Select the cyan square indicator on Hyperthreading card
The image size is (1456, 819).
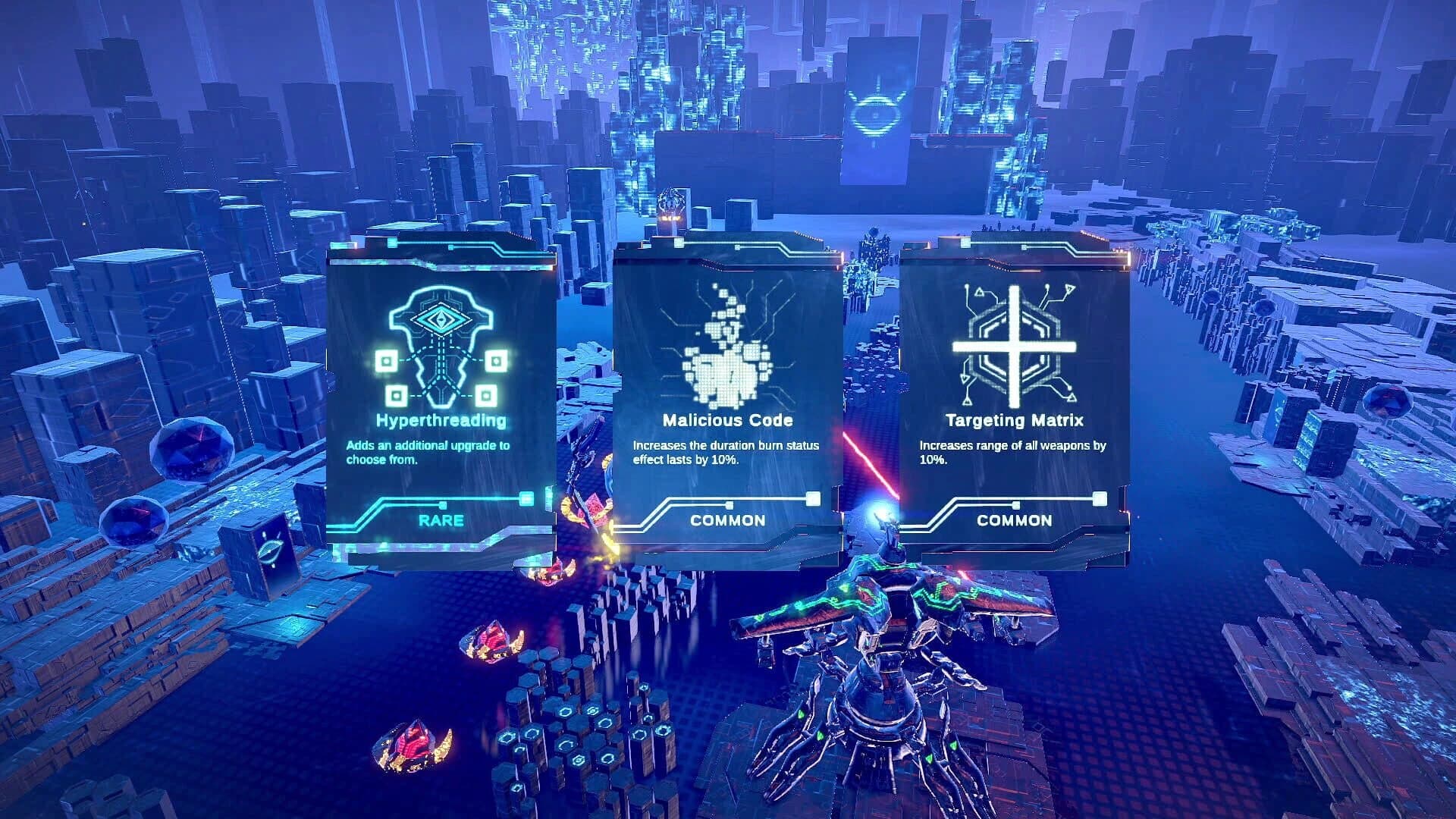click(526, 500)
